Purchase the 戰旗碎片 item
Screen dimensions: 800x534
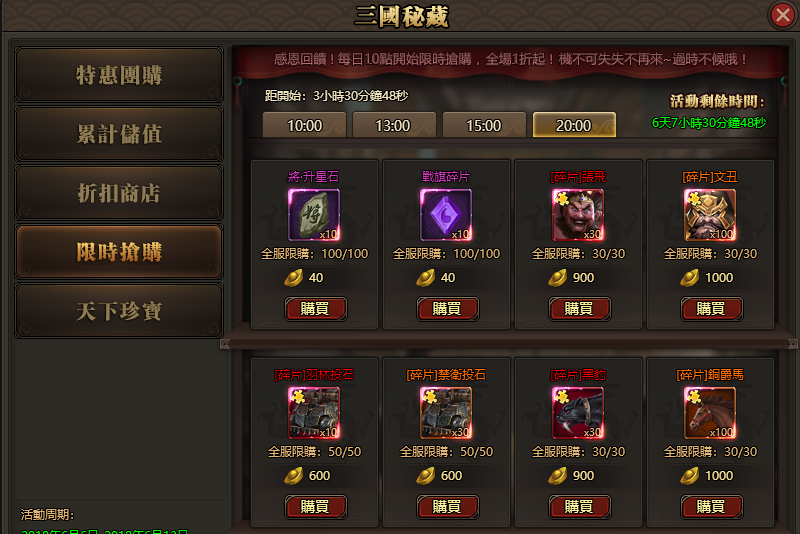pos(447,308)
